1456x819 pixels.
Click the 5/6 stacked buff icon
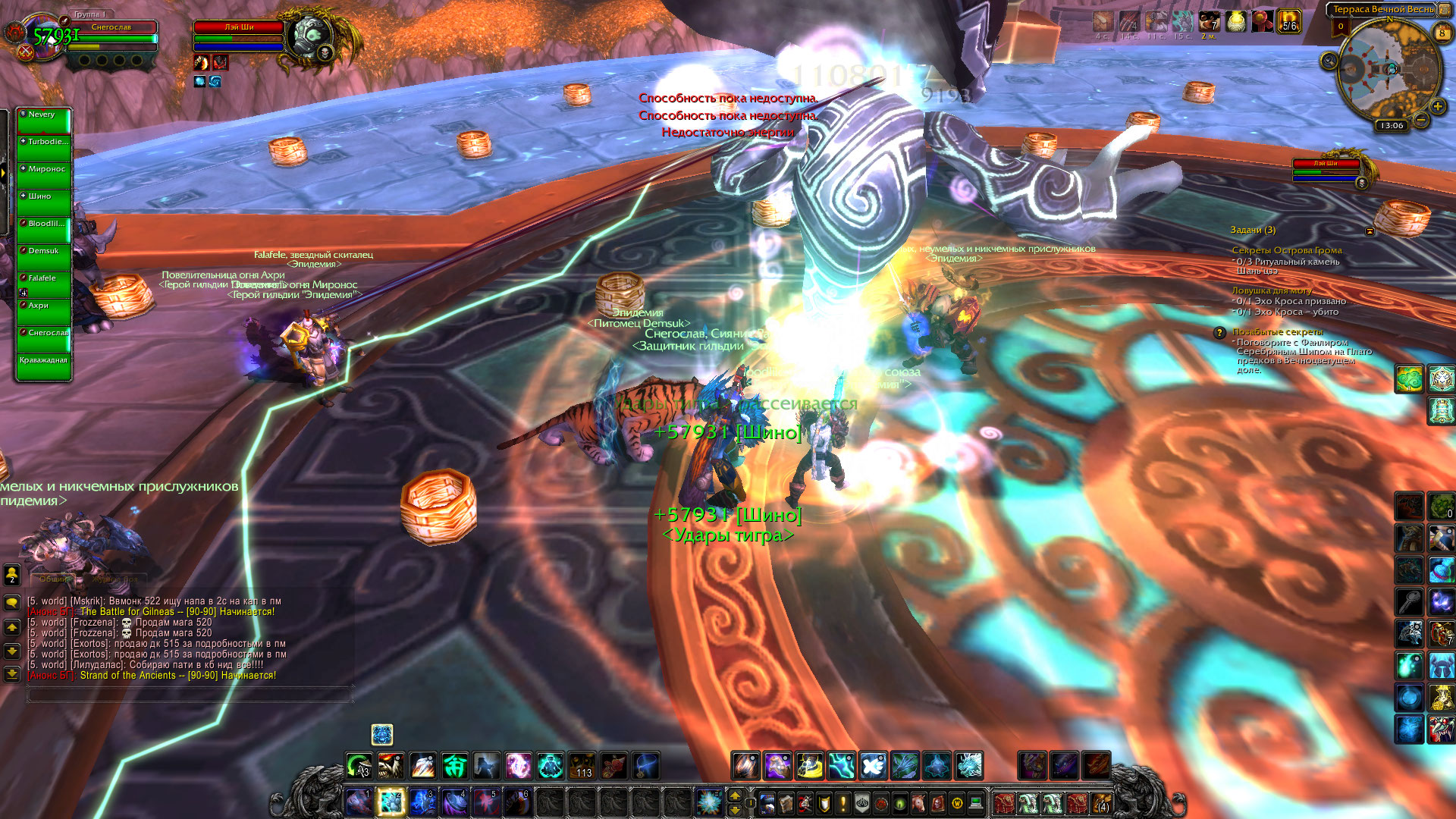[1289, 21]
